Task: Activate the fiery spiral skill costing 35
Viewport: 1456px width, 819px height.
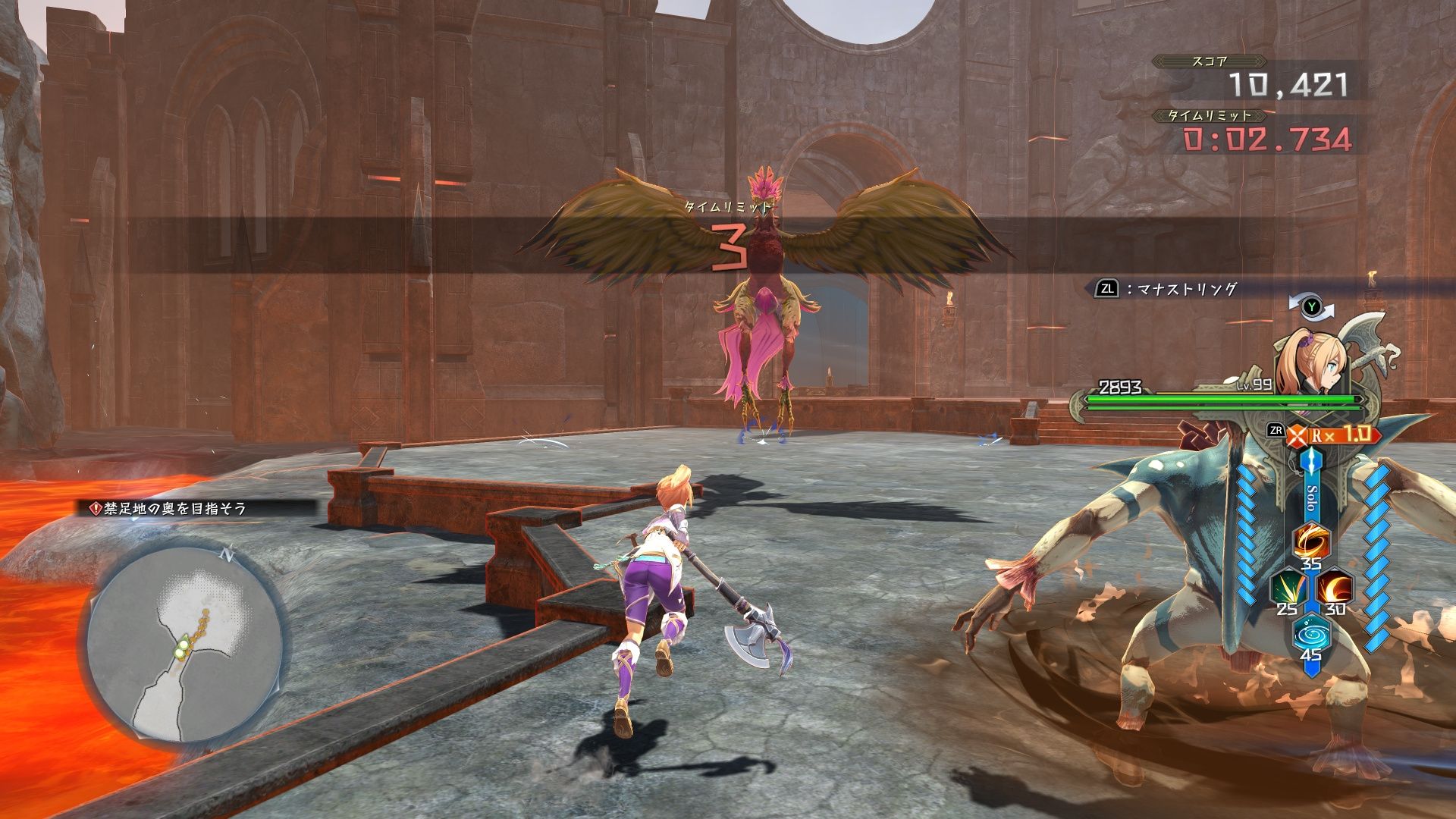Action: 1310,541
